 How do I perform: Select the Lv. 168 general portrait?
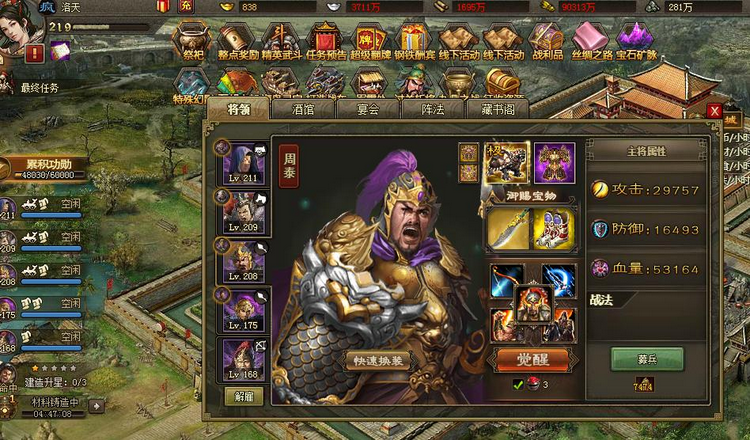243,360
